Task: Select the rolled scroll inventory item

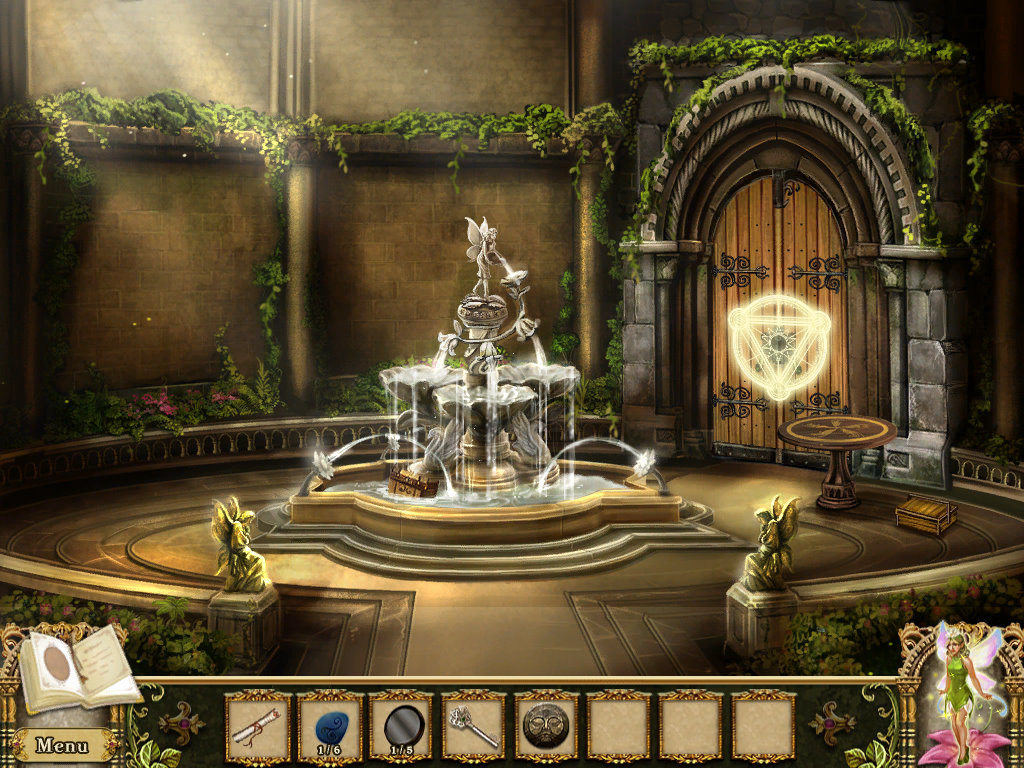Action: tap(258, 726)
